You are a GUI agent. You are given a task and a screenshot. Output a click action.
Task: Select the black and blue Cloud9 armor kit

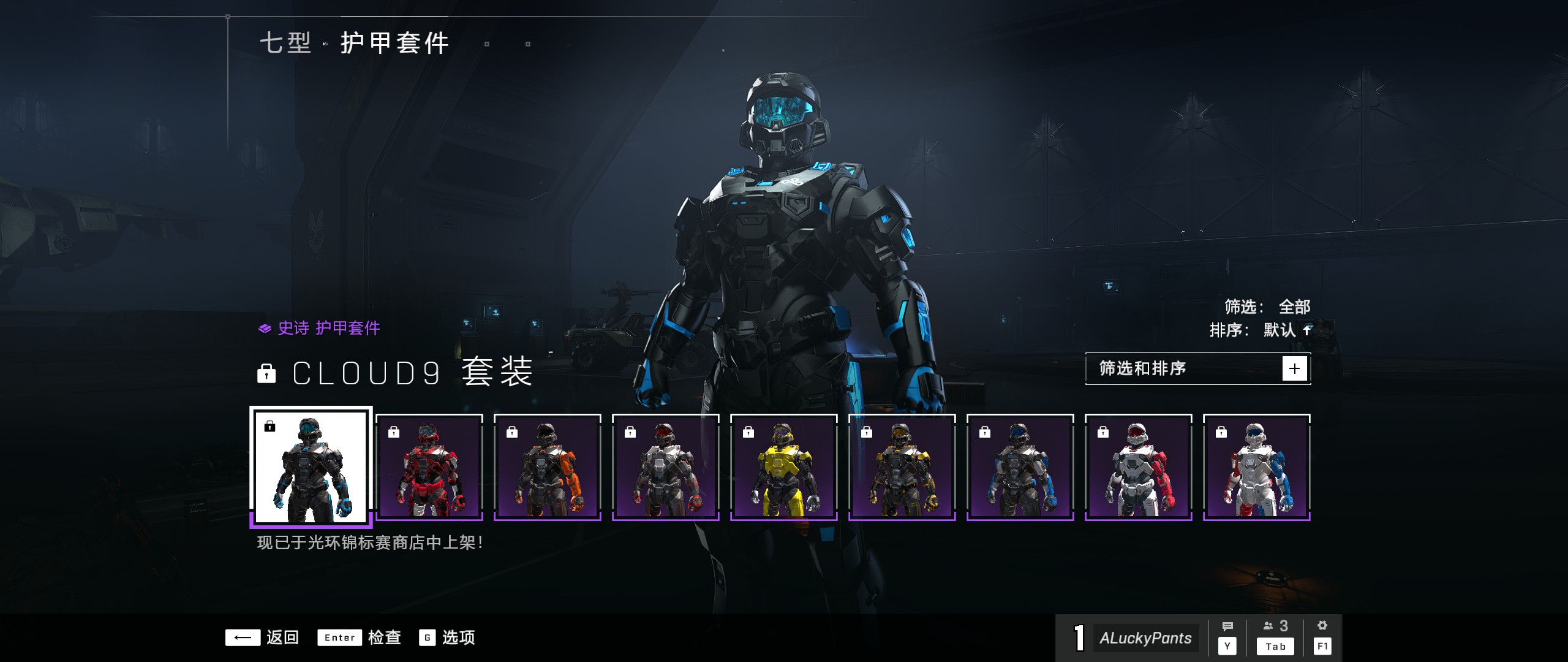tap(311, 466)
